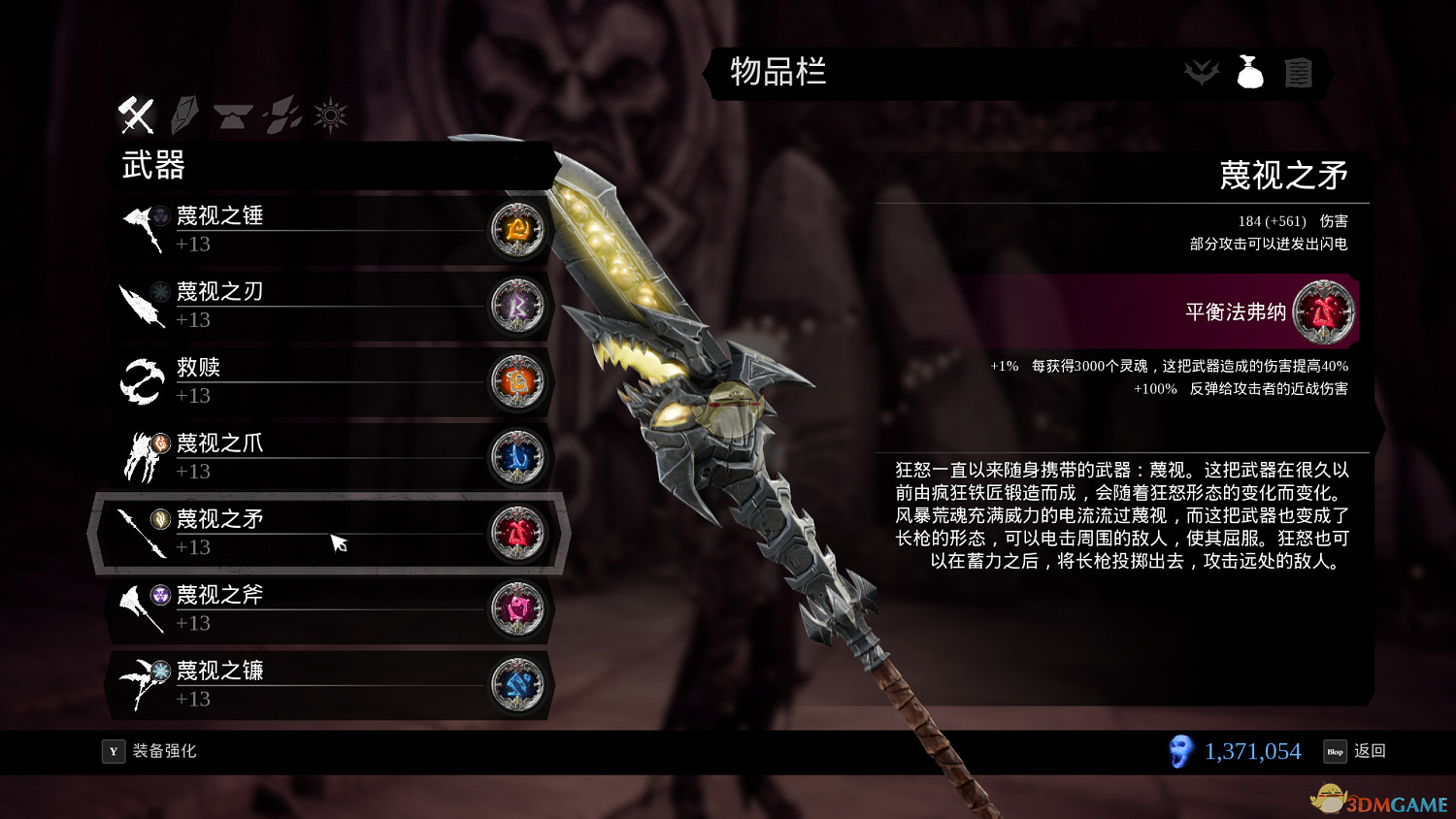The width and height of the screenshot is (1456, 819).
Task: Select the crossed weapons category icon
Action: click(136, 115)
